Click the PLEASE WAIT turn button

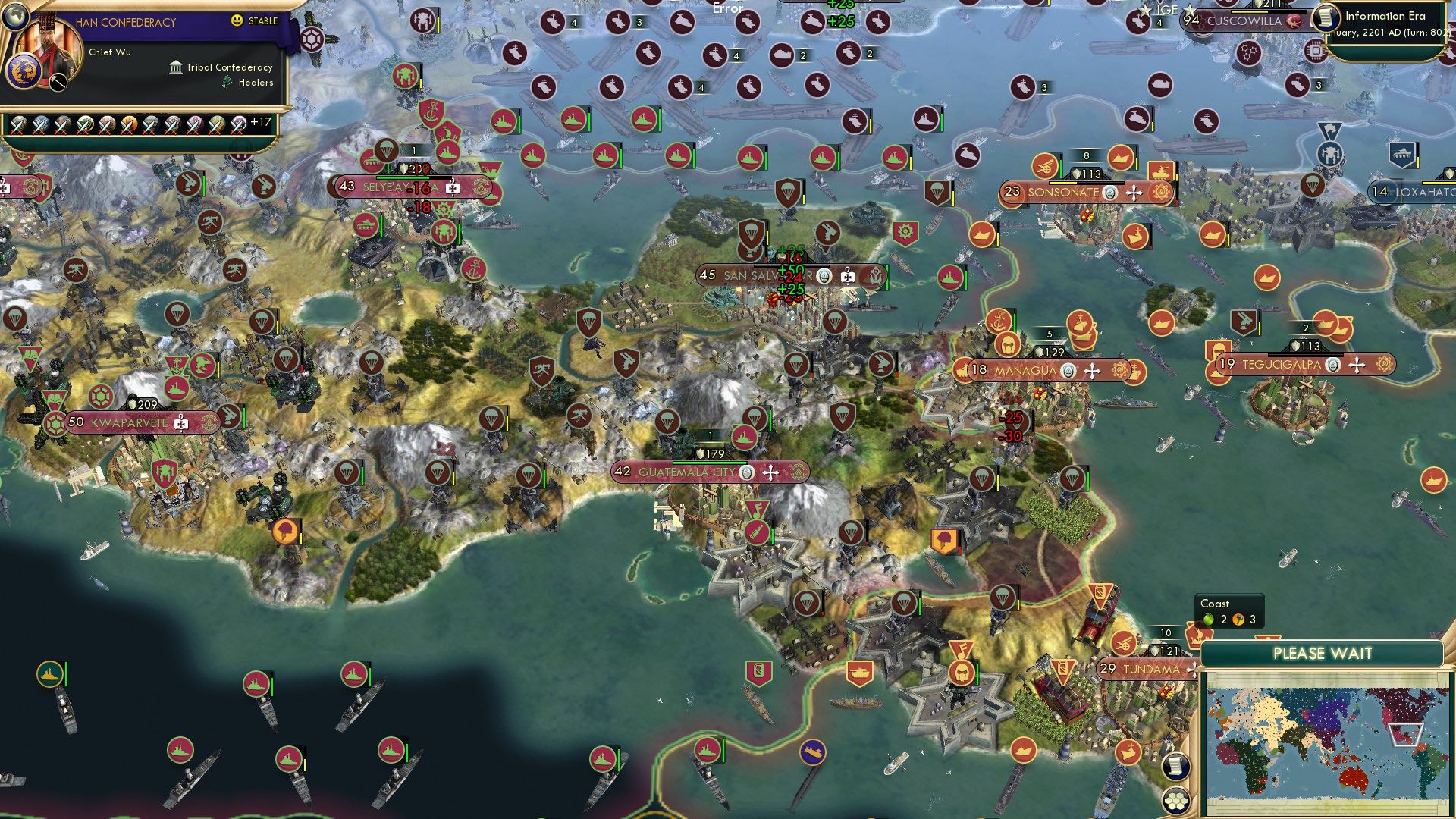coord(1322,654)
